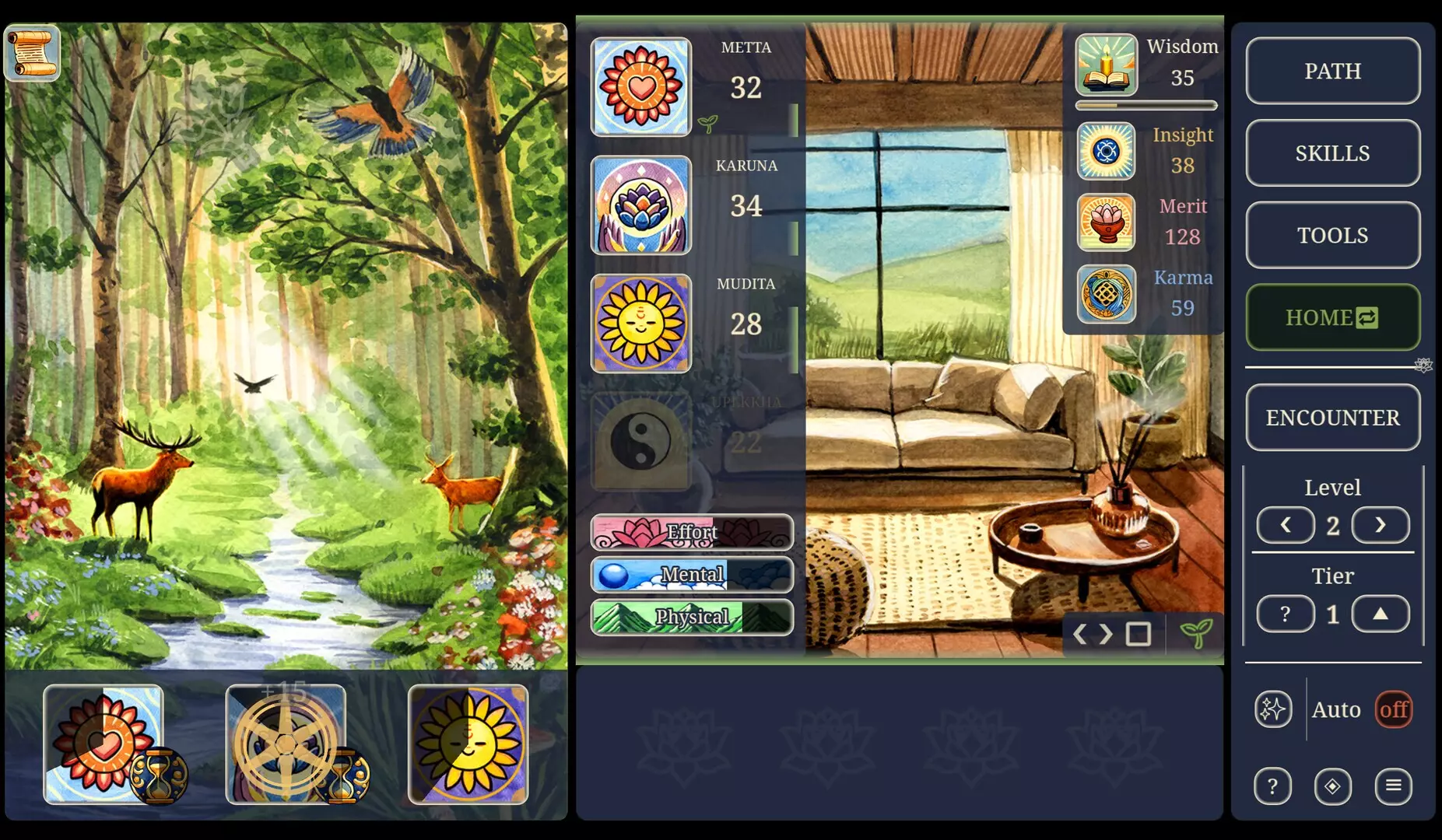The image size is (1442, 840).
Task: Click the Karma knot icon
Action: (1106, 294)
